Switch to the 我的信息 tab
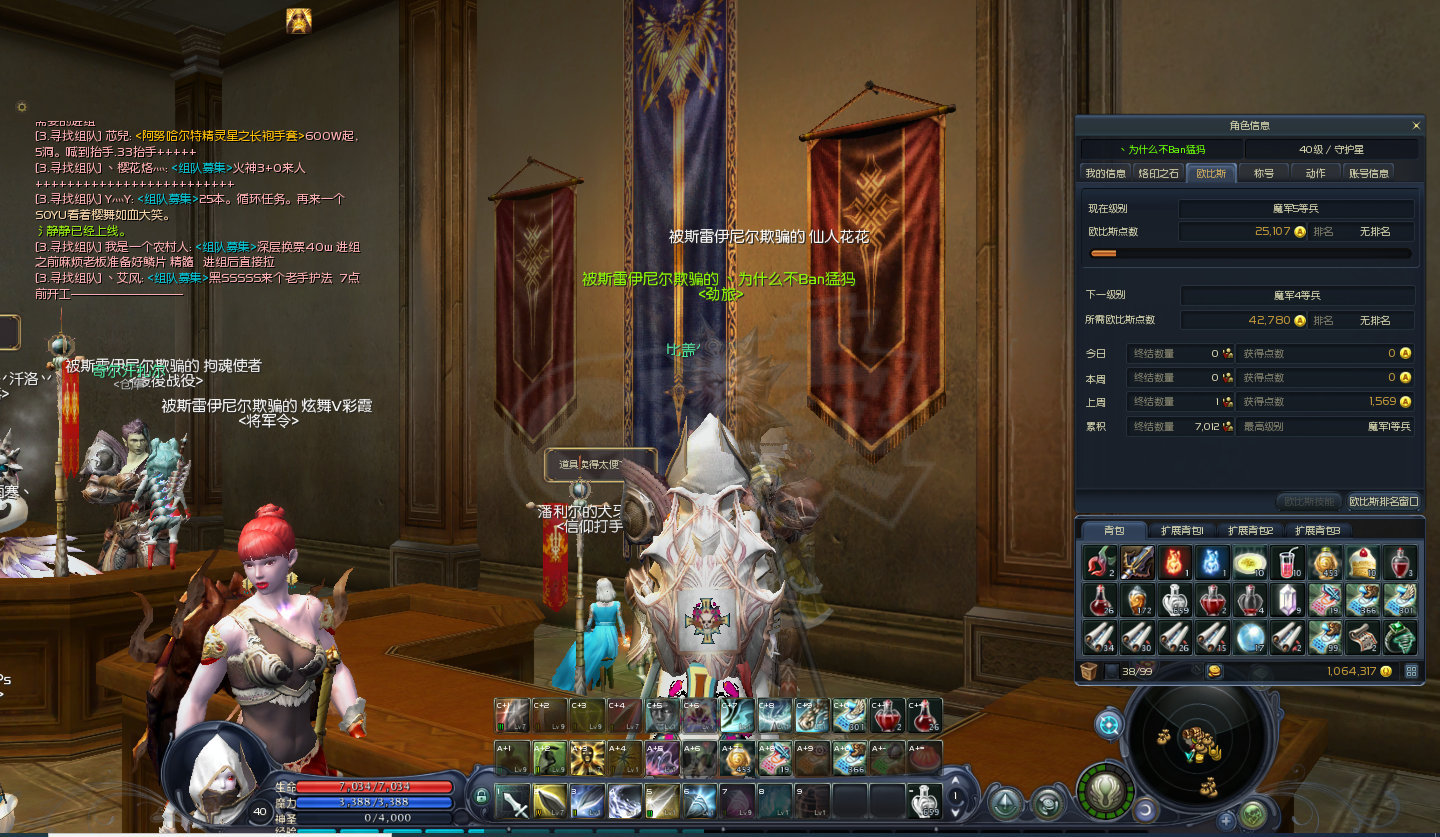Viewport: 1440px width, 837px height. [x=1105, y=173]
